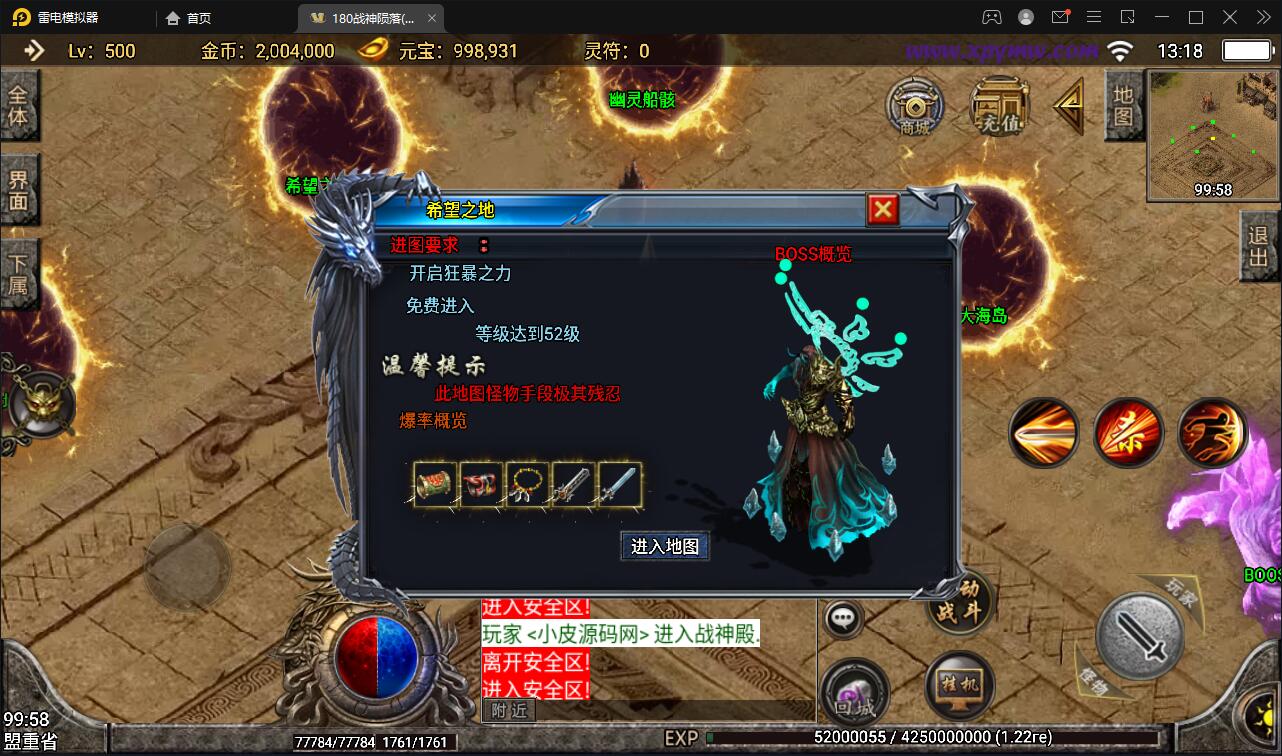This screenshot has height=756, width=1282.
Task: Open the LDPlayer hamburger menu
Action: click(1093, 16)
